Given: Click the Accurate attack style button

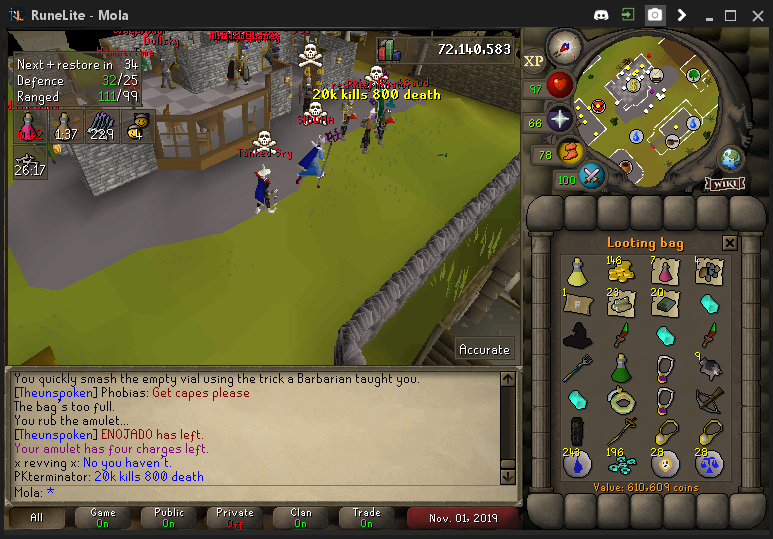Looking at the screenshot, I should (x=484, y=349).
